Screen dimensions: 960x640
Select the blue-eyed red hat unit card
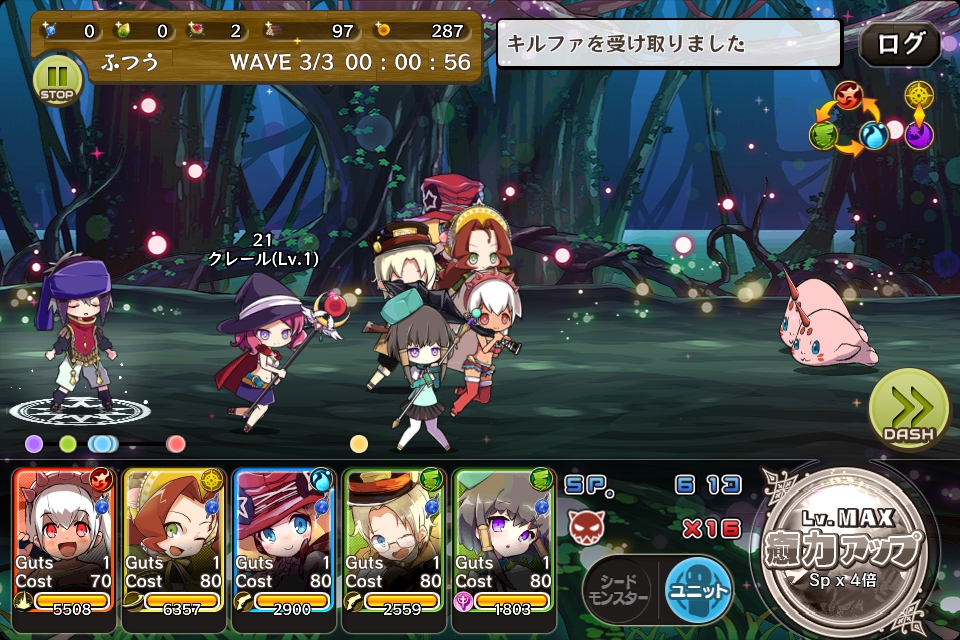pos(284,541)
